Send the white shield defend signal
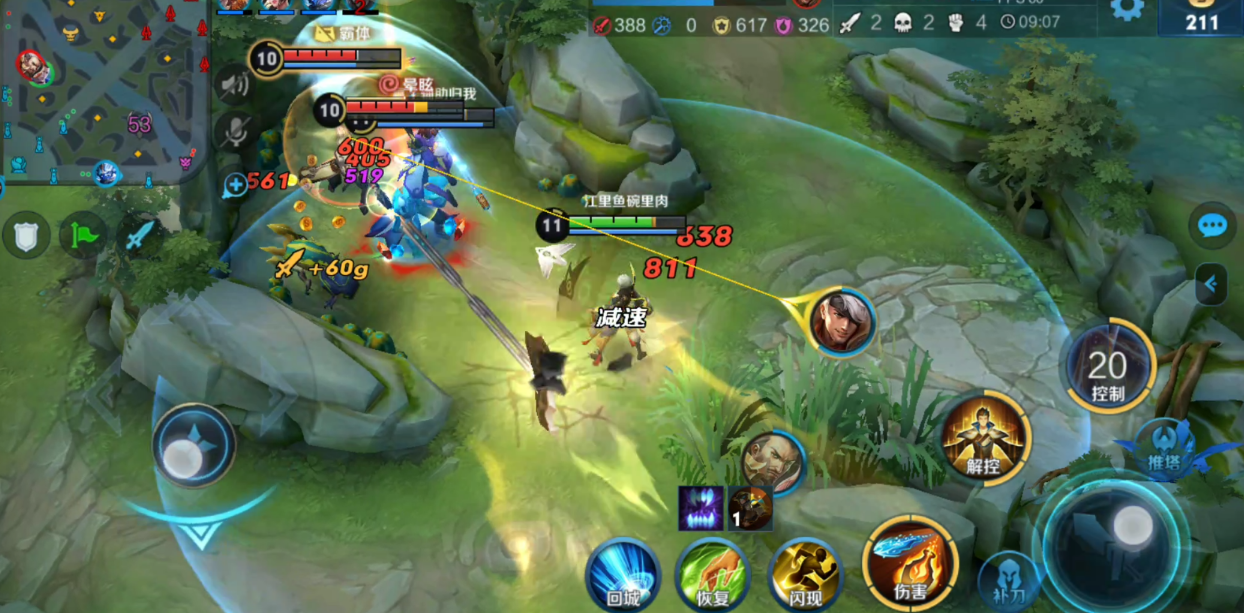 [26, 235]
